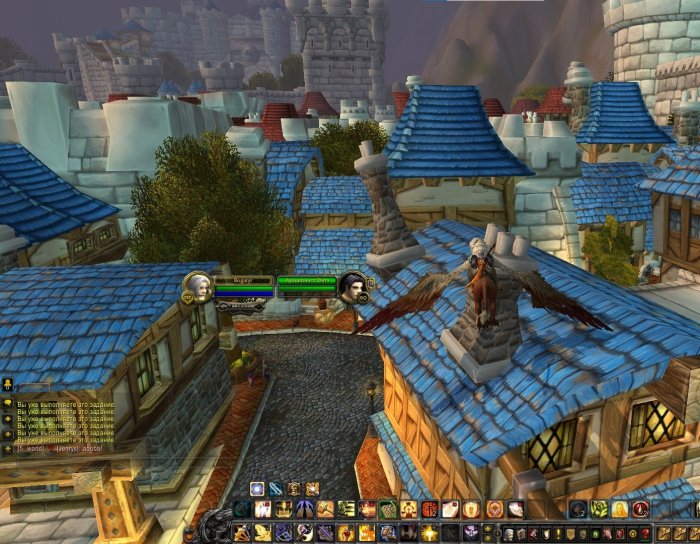The image size is (700, 544).
Task: Open the character info micro button
Action: click(511, 532)
